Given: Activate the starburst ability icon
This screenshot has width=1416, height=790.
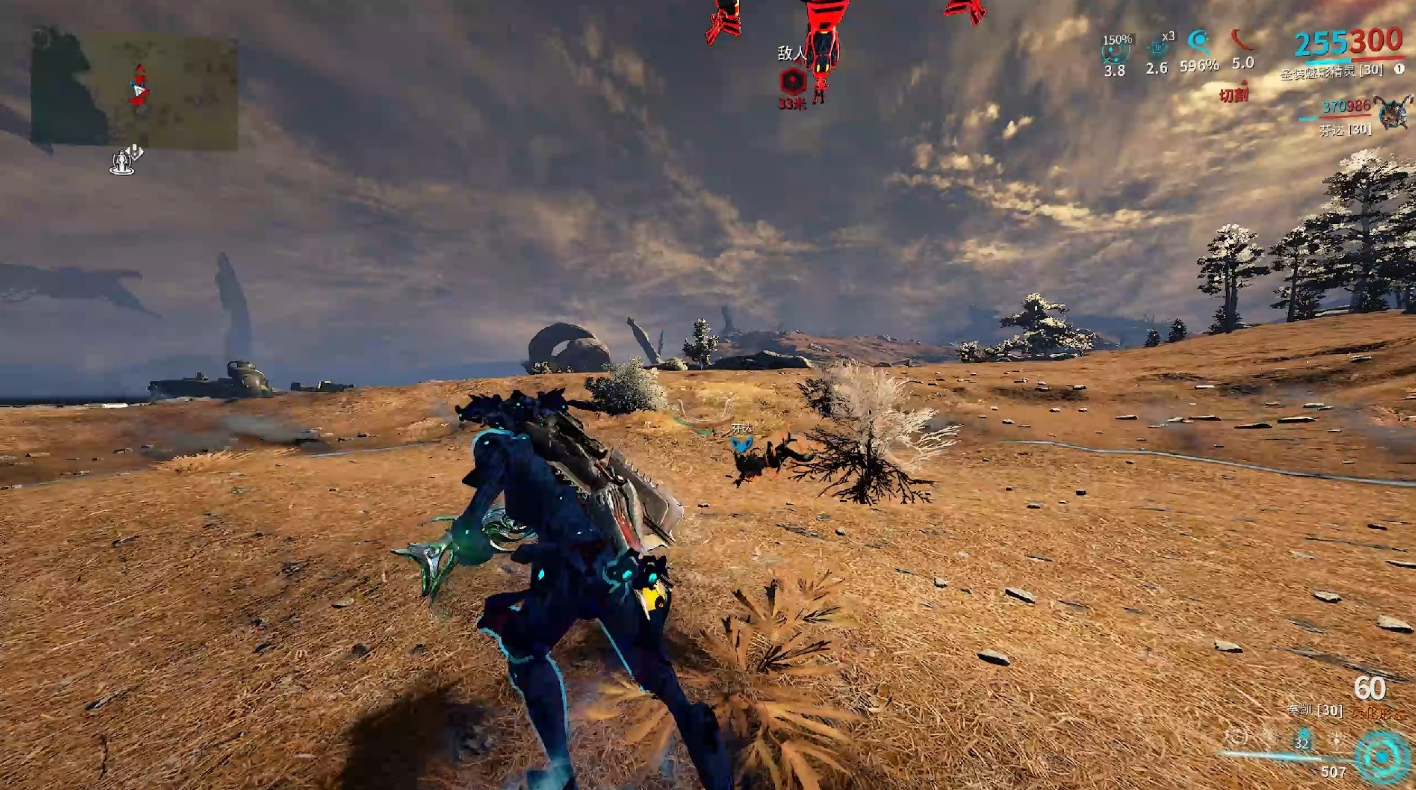Looking at the screenshot, I should coord(1337,739).
